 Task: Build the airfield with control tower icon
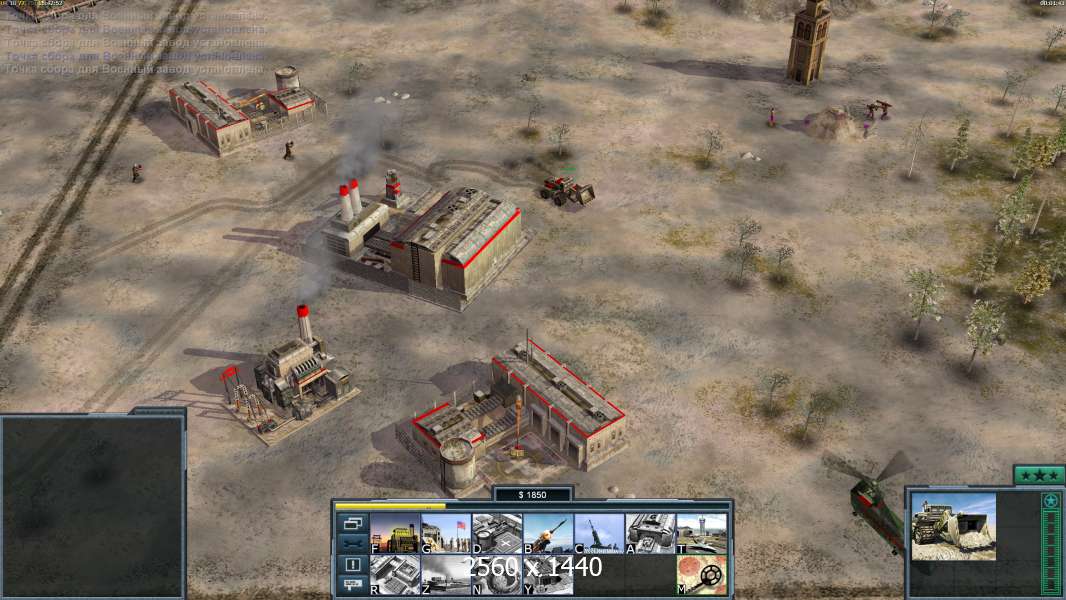point(701,534)
